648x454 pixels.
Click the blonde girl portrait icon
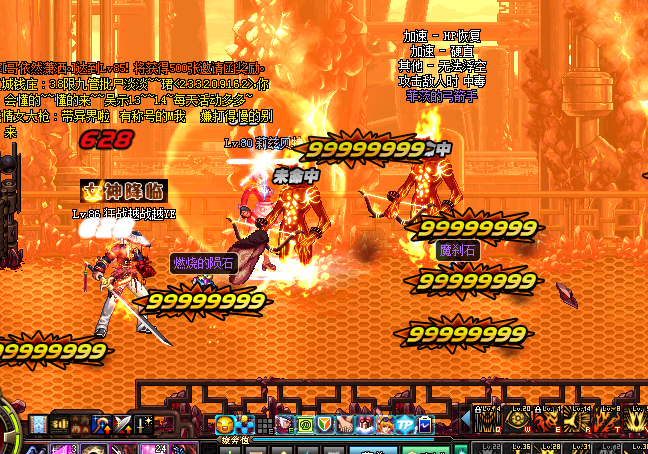tap(384, 425)
